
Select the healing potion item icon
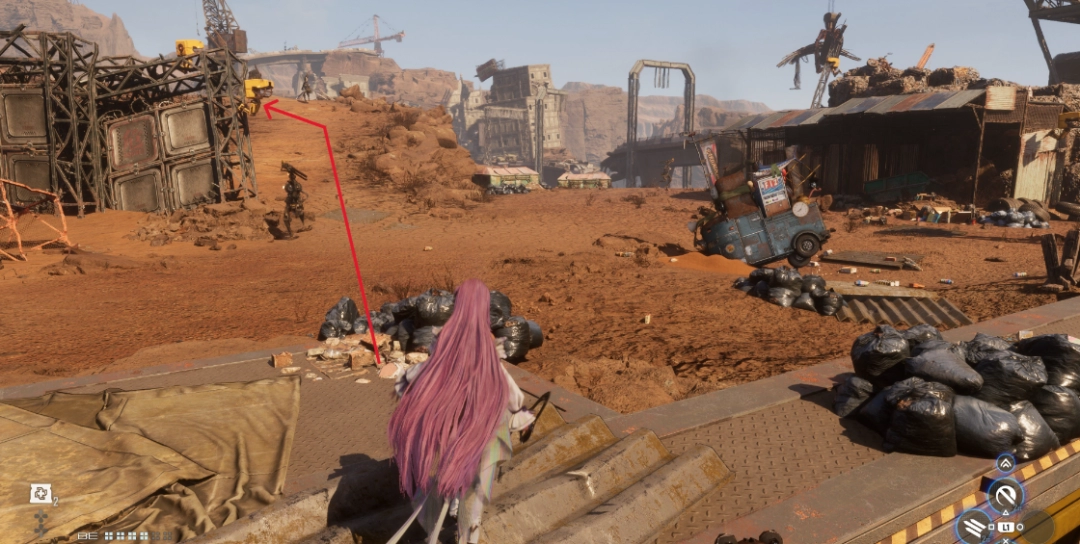click(x=40, y=492)
